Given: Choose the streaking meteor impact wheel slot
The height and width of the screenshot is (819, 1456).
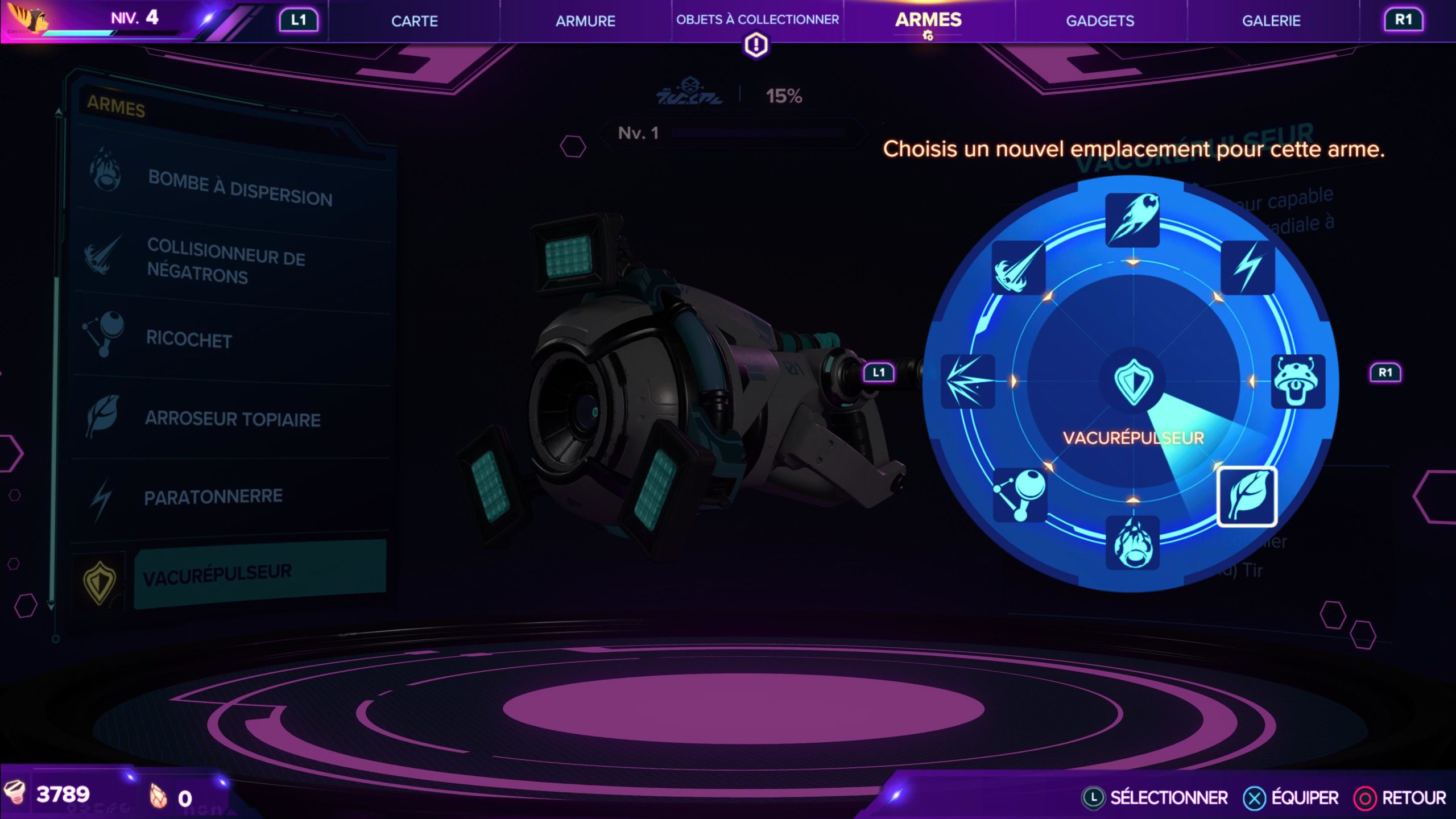Looking at the screenshot, I should 1019,268.
